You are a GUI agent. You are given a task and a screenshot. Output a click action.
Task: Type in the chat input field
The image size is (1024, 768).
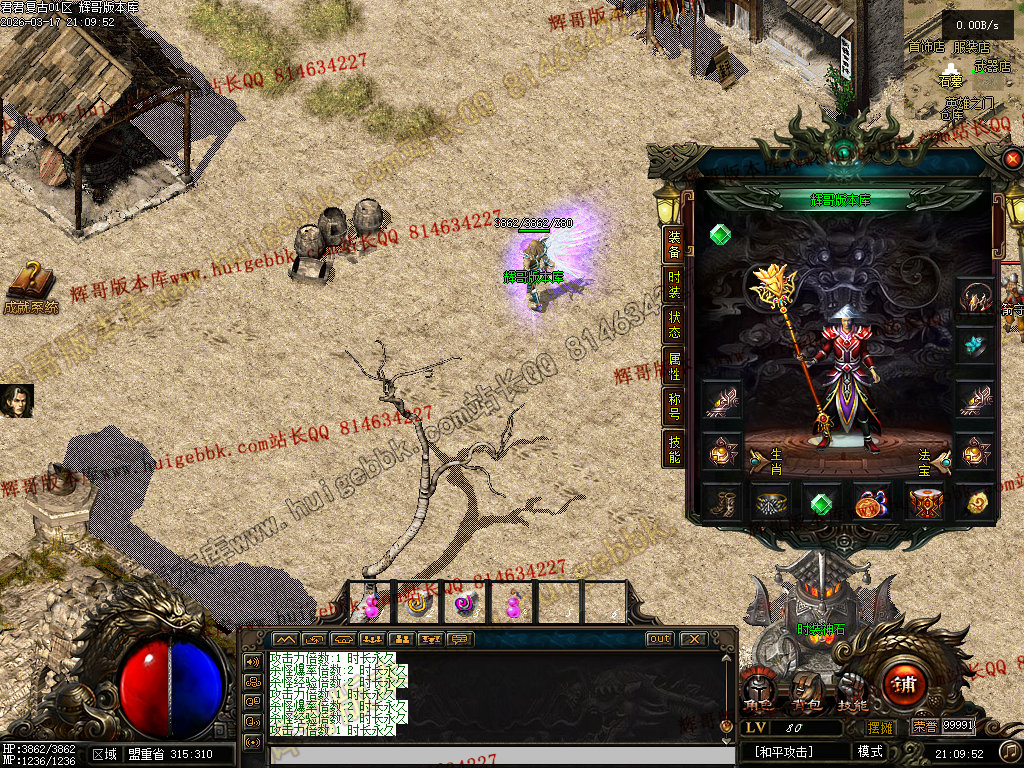tap(490, 755)
